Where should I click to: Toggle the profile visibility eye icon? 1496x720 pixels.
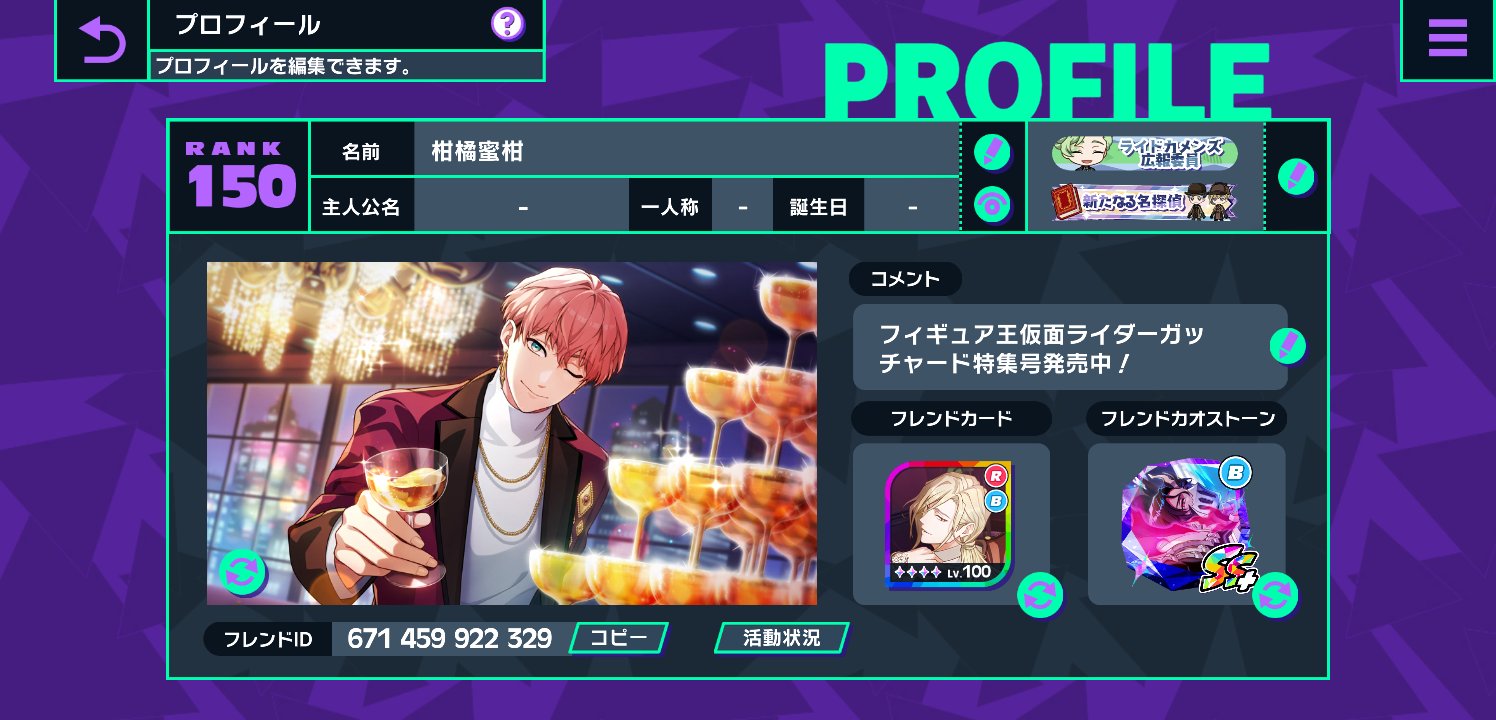tap(994, 204)
